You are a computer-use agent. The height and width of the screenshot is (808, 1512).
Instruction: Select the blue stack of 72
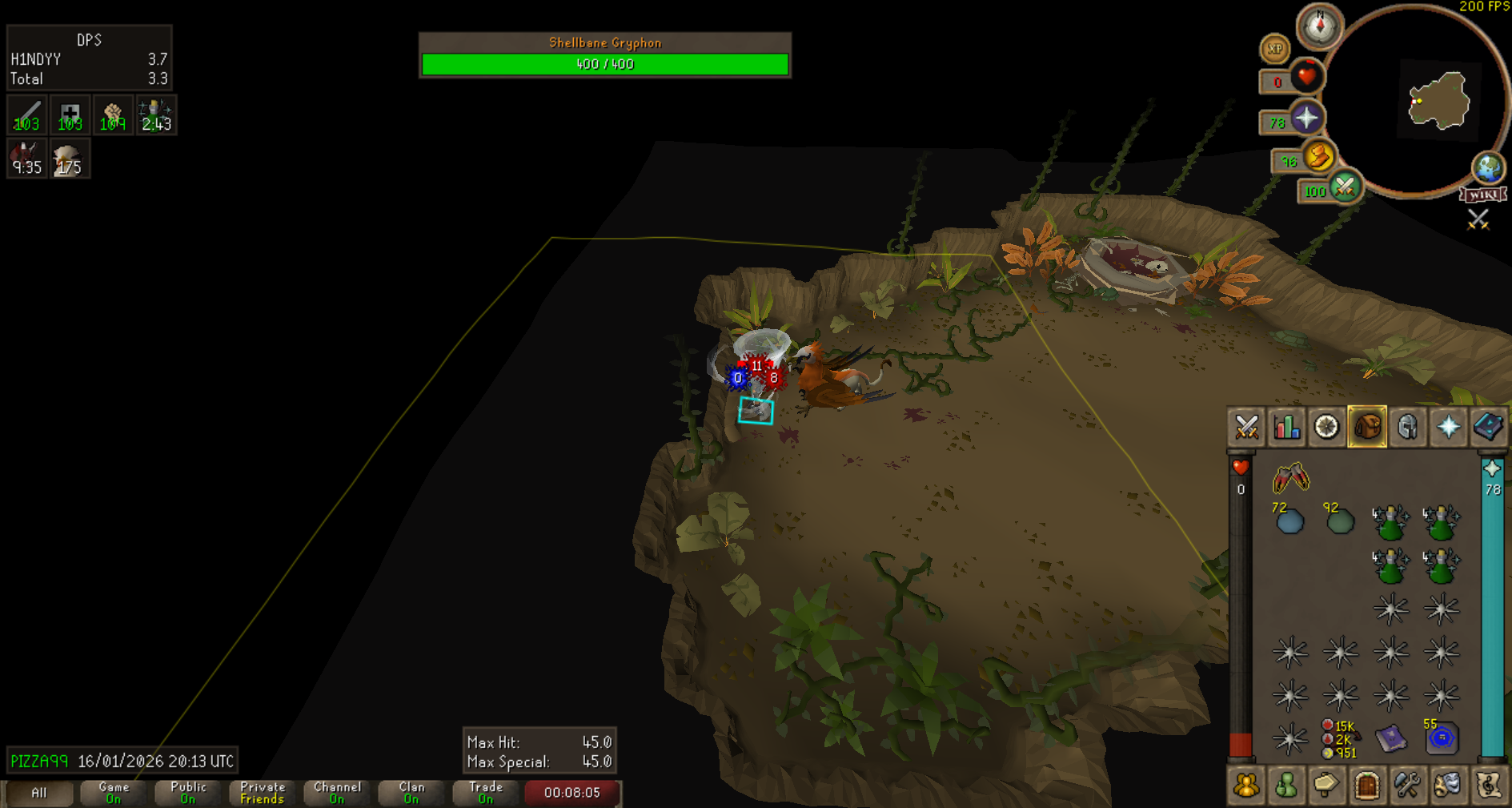(1289, 521)
